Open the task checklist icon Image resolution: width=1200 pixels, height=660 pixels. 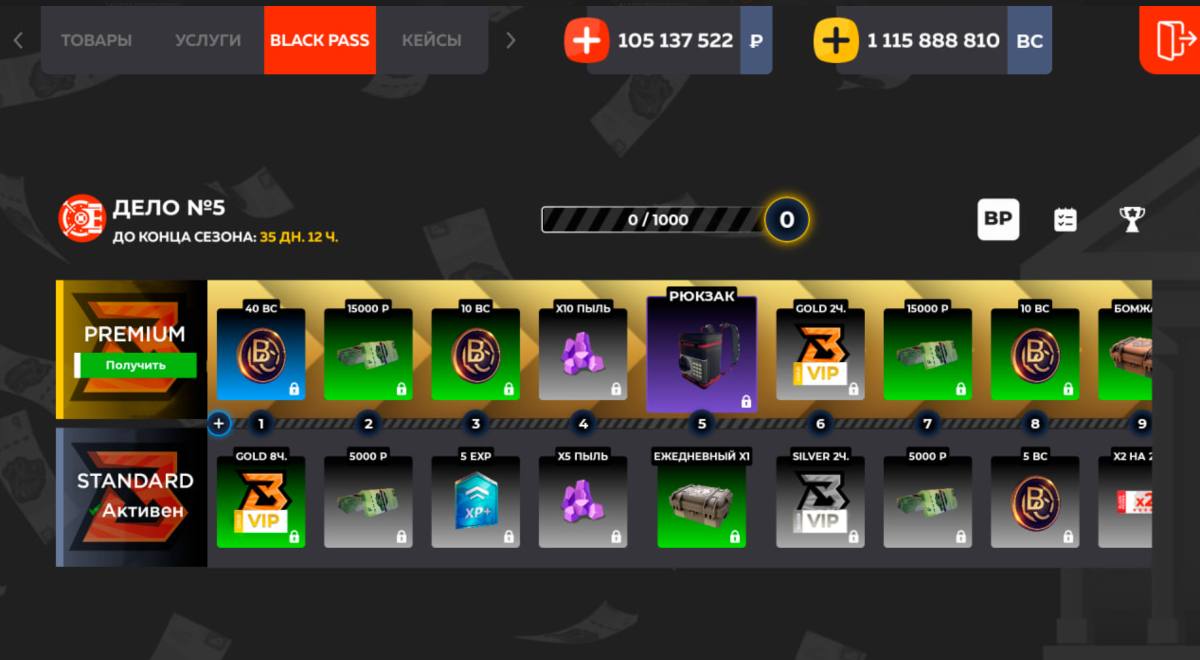tap(1065, 219)
